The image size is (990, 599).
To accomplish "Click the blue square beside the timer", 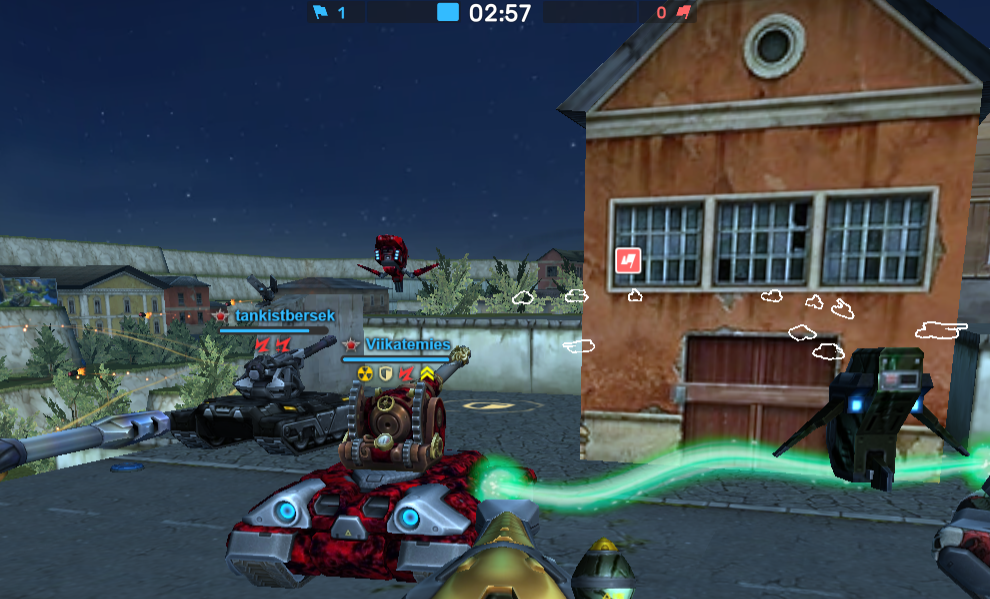I will 448,13.
